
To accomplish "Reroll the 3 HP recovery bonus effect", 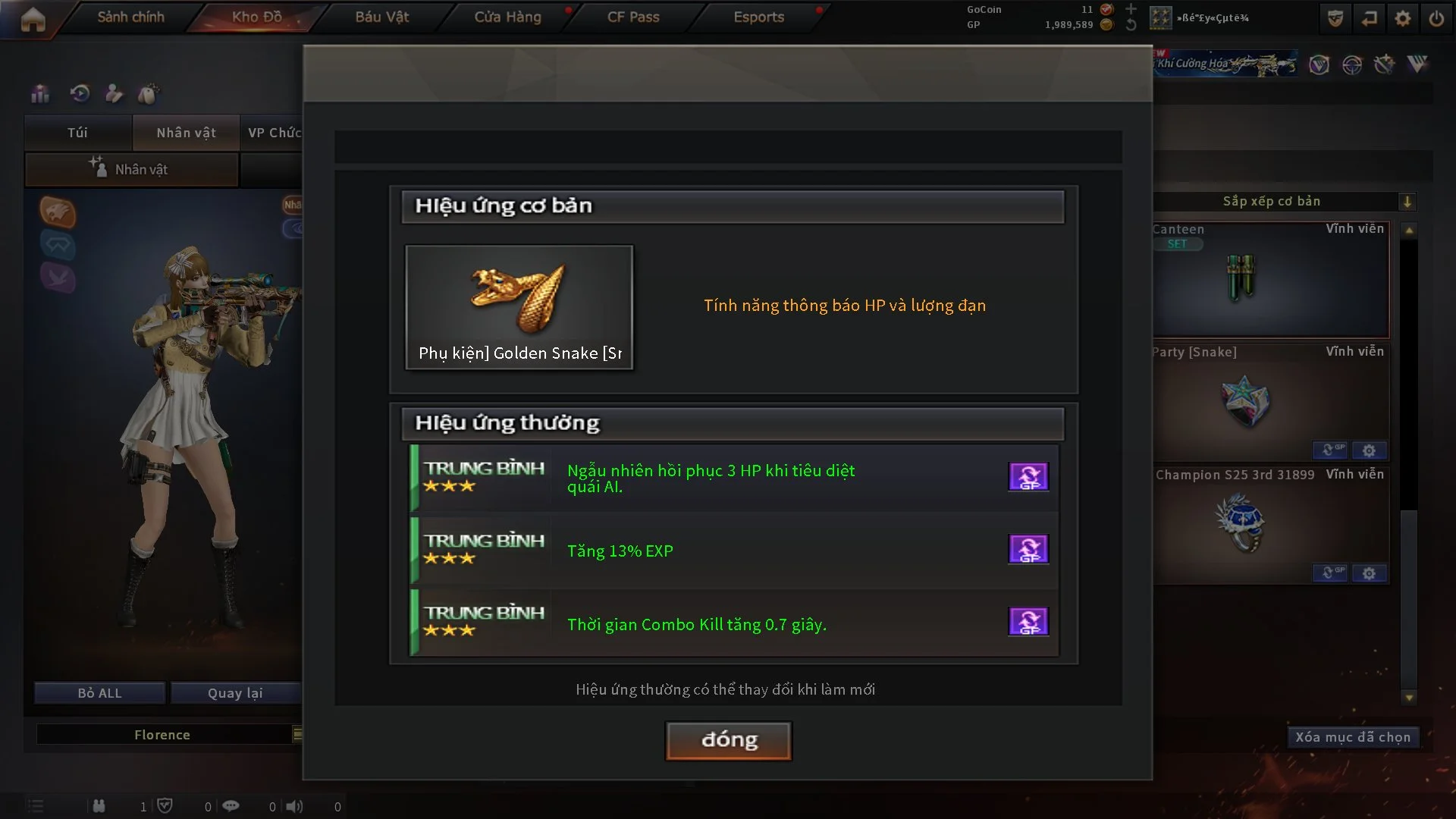I will pos(1028,477).
